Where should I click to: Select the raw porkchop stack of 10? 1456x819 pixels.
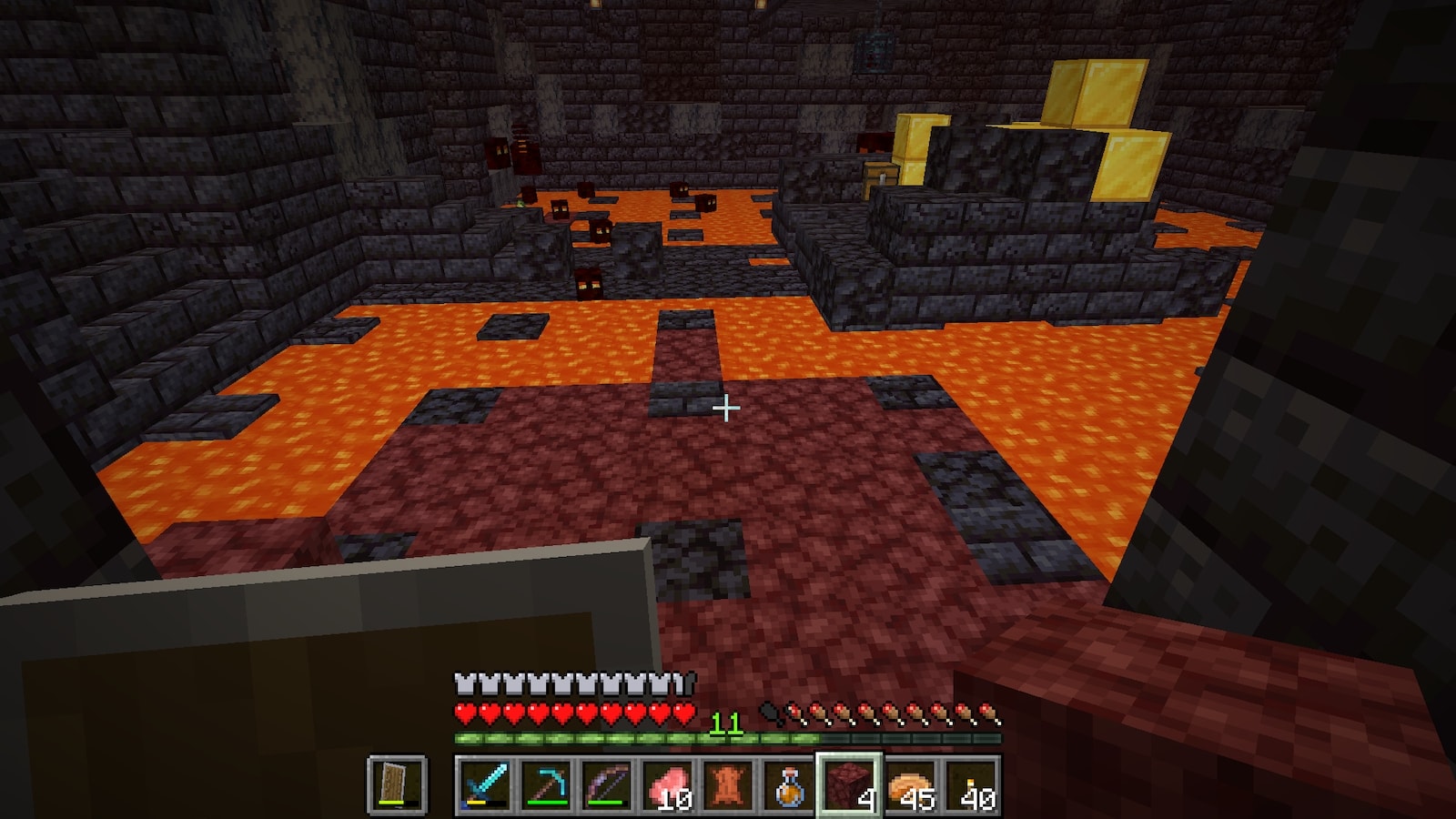pyautogui.click(x=668, y=784)
